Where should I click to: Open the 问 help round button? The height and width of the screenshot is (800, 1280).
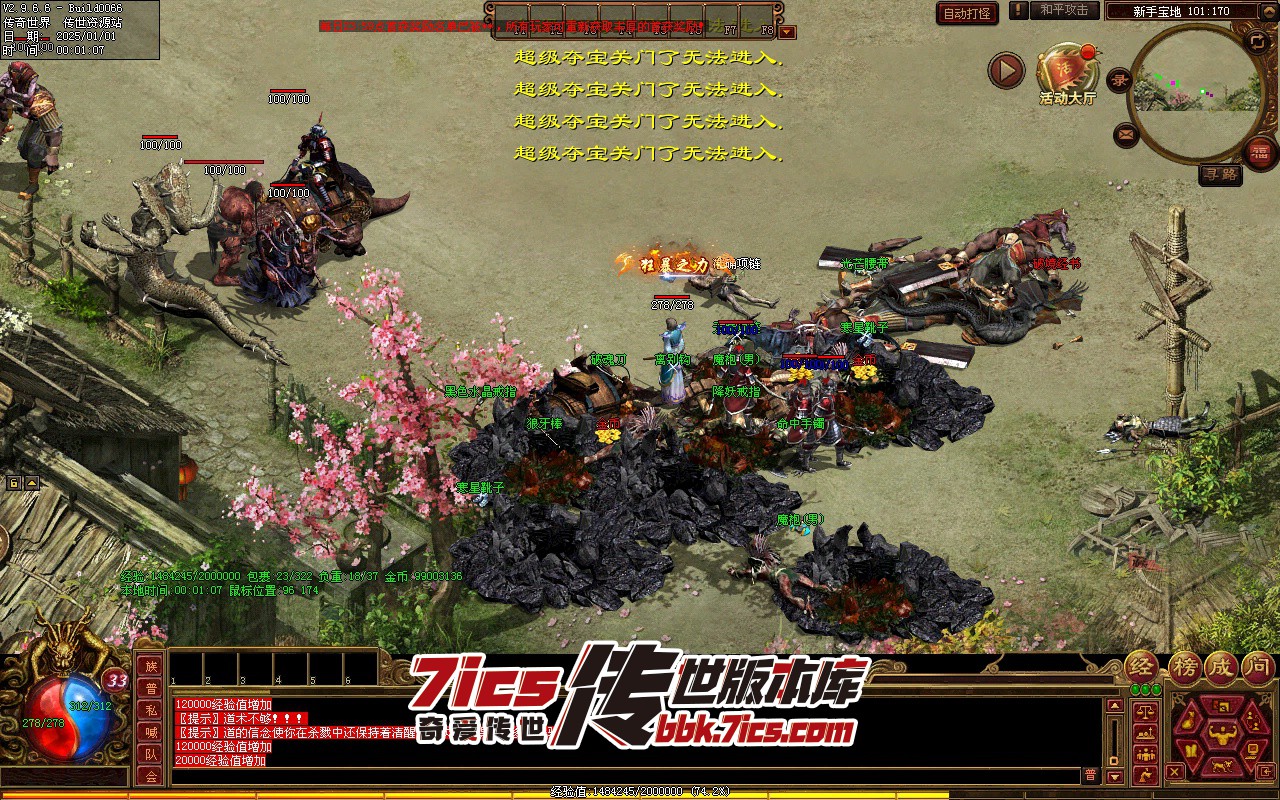tap(1258, 667)
